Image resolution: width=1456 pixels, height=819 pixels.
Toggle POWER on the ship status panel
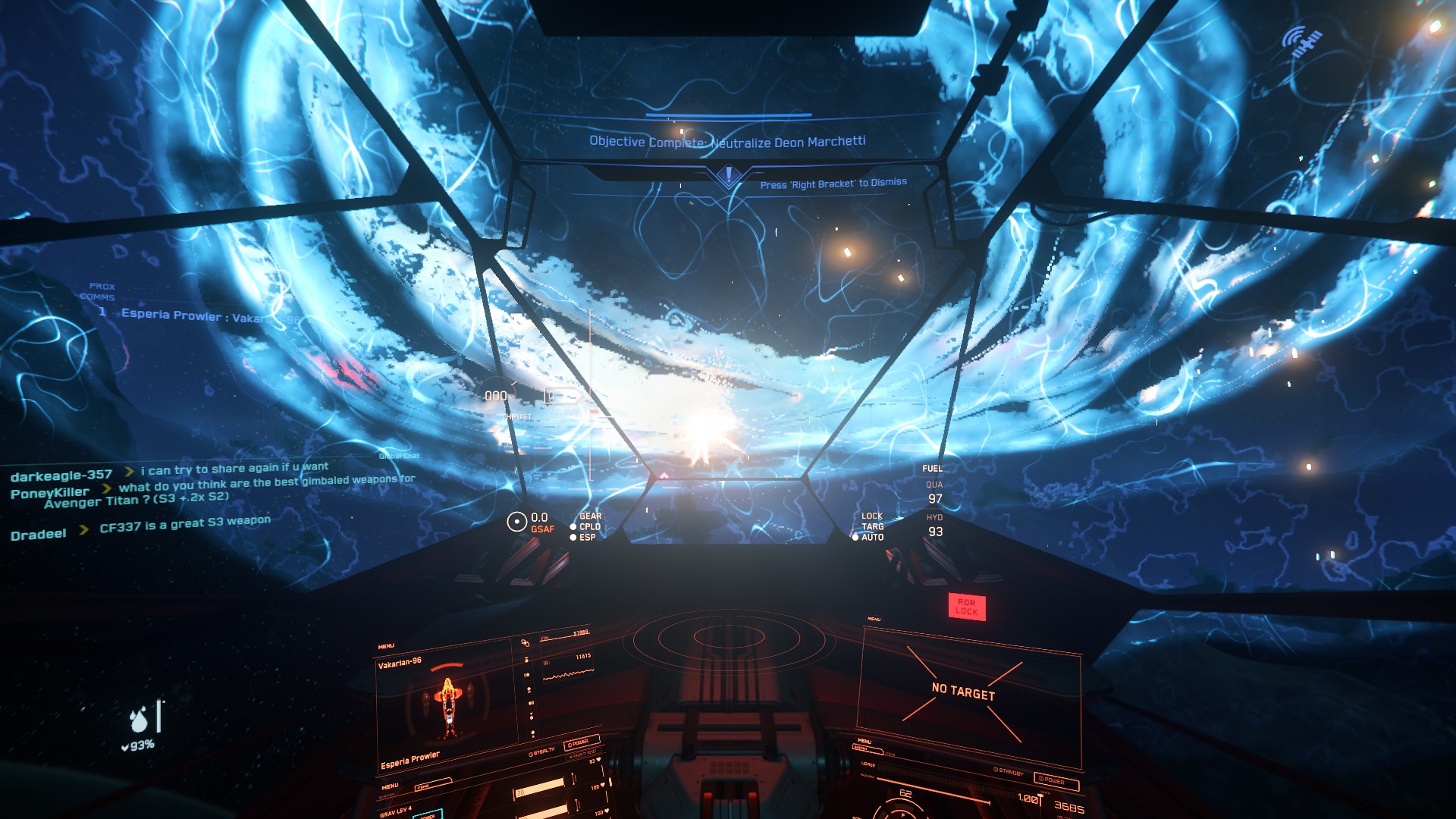[581, 742]
